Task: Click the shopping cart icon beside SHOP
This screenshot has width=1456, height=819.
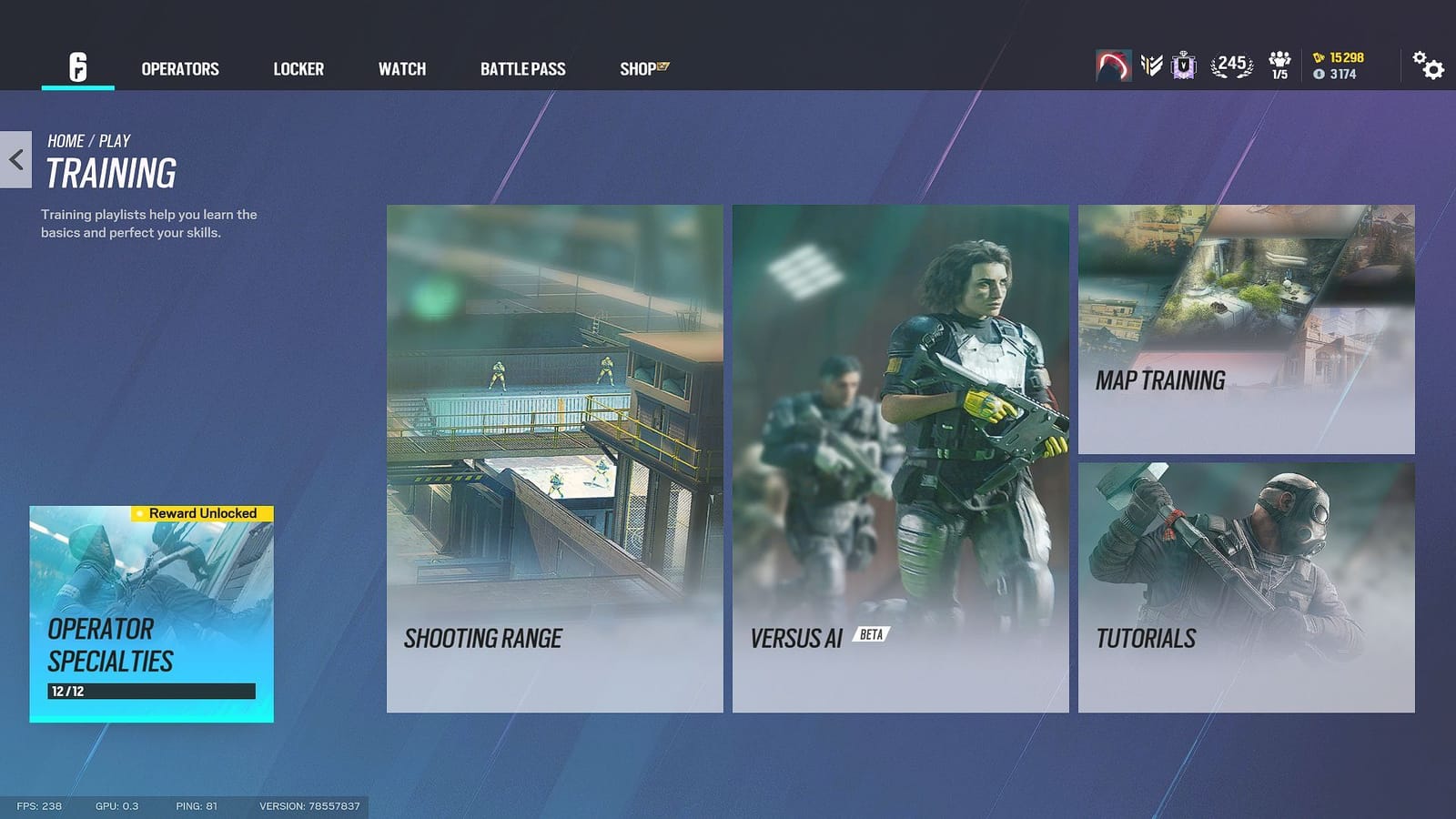Action: 663,64
